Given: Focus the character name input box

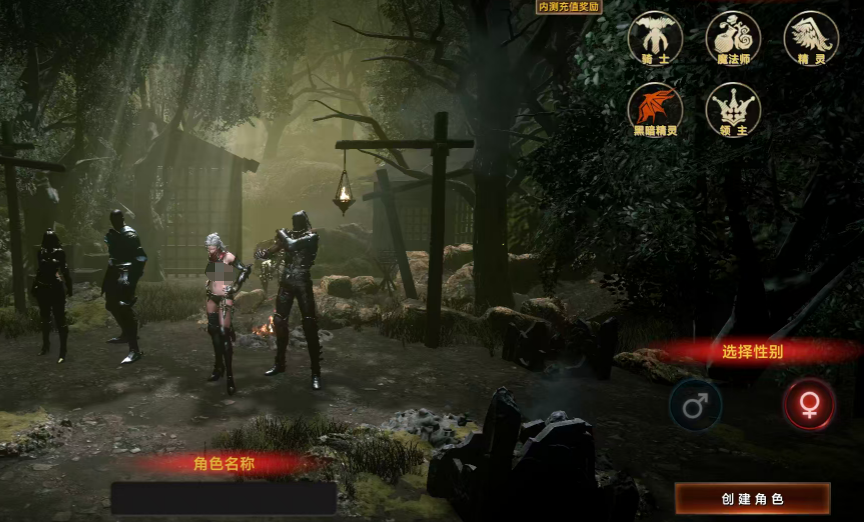Looking at the screenshot, I should (223, 498).
